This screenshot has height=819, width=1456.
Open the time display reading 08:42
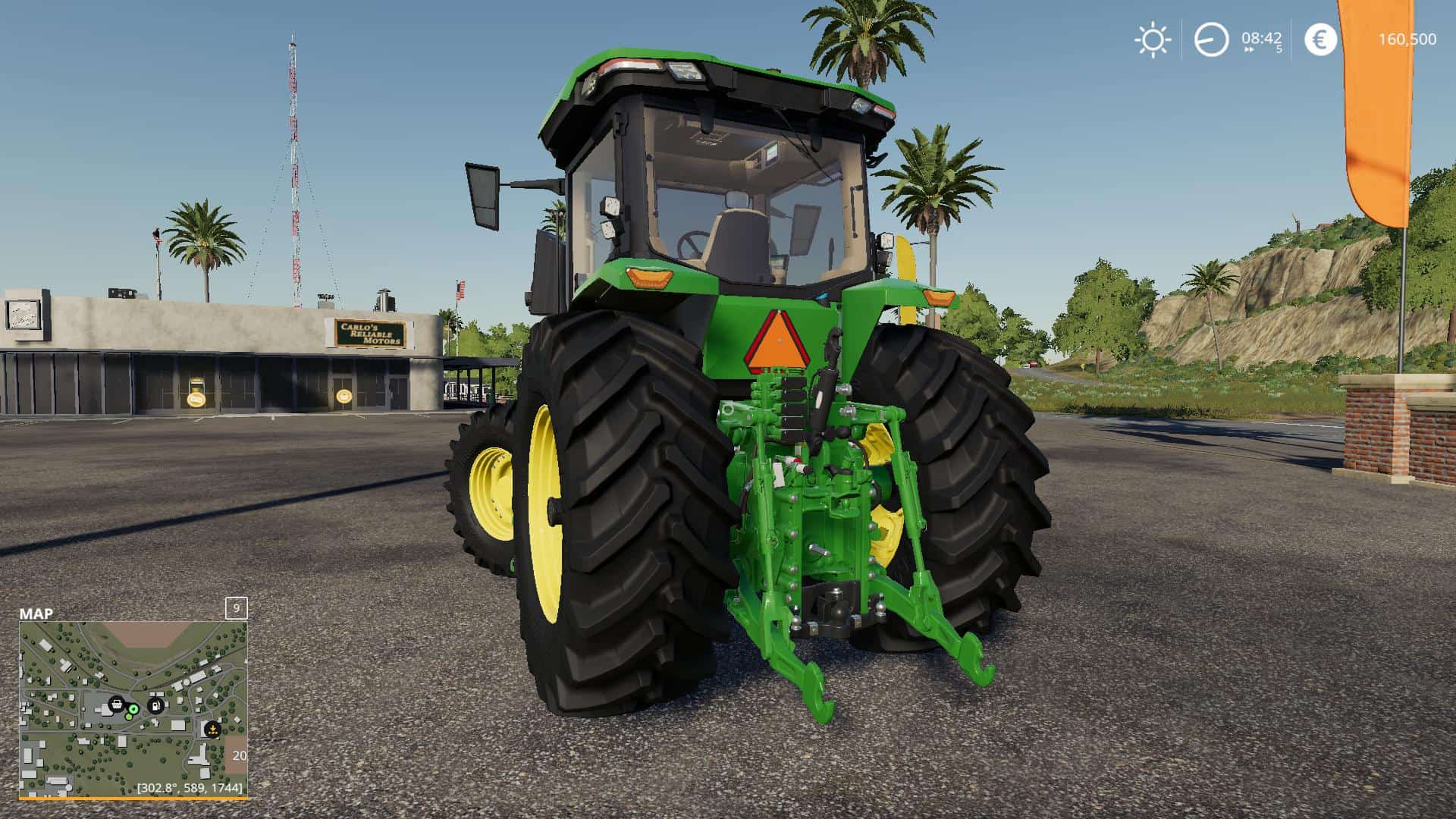pyautogui.click(x=1261, y=37)
